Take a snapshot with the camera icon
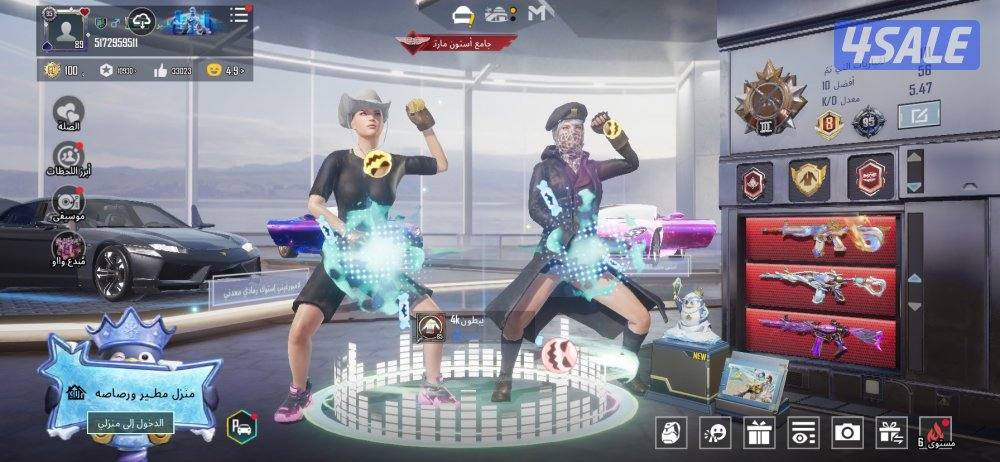The height and width of the screenshot is (462, 1000). [848, 432]
